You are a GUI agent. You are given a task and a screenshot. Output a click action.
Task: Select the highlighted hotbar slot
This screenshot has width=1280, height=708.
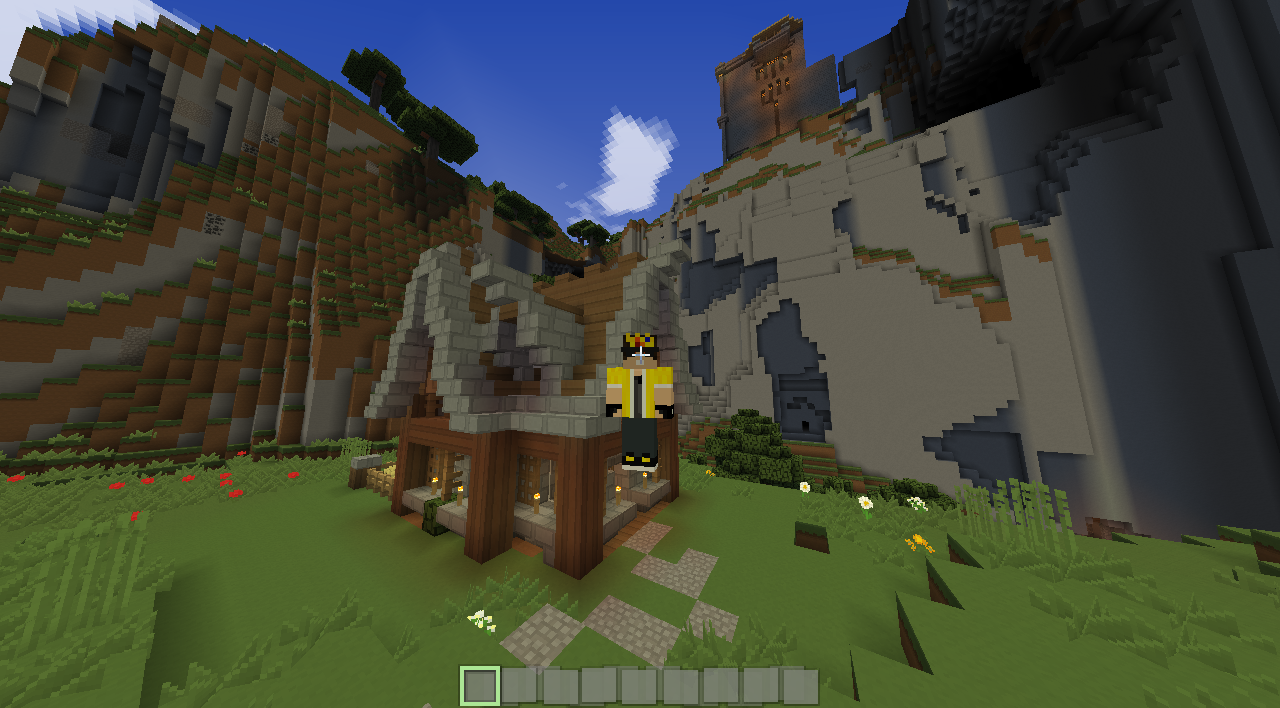[480, 686]
